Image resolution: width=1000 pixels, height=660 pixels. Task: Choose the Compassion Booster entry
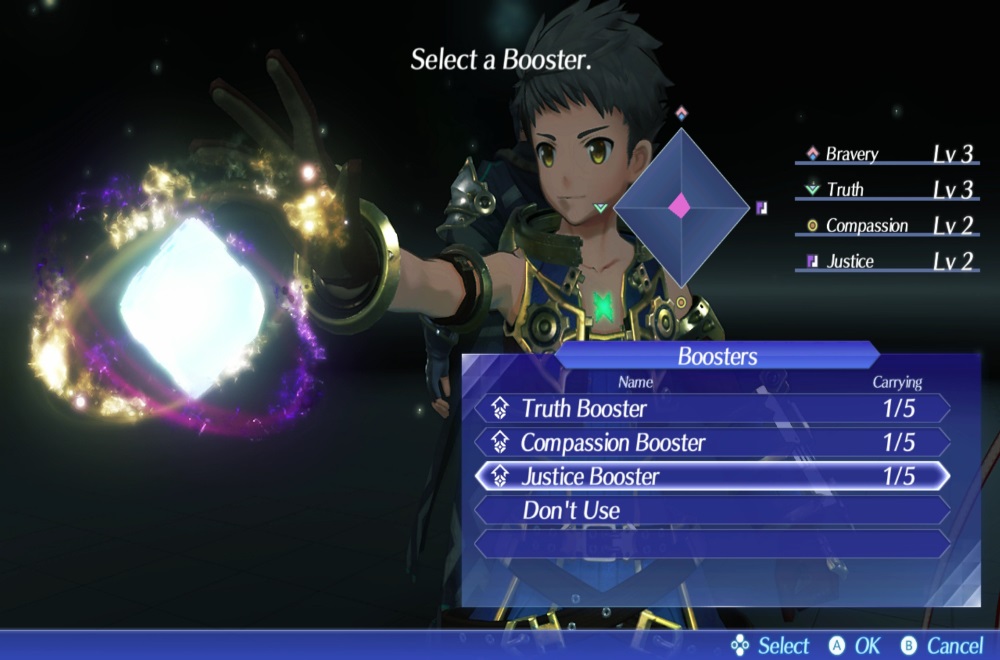(x=710, y=442)
